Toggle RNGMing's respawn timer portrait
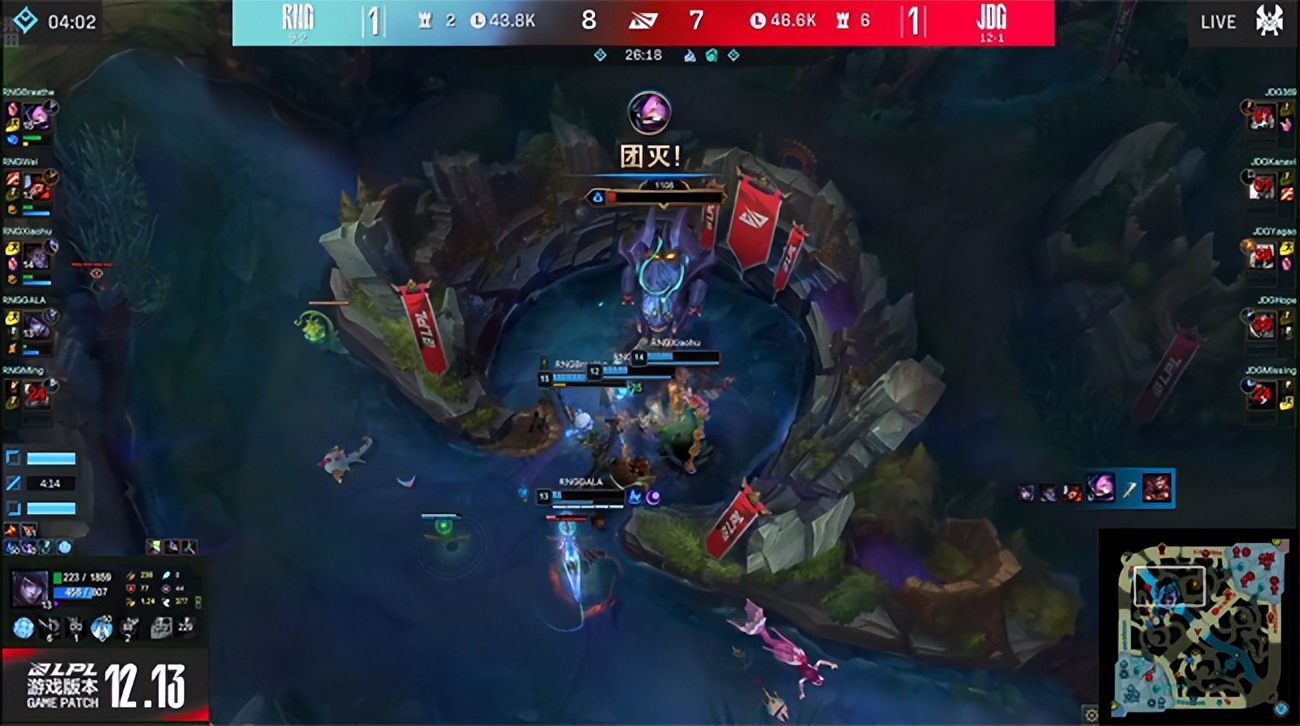Image resolution: width=1300 pixels, height=726 pixels. tap(35, 393)
